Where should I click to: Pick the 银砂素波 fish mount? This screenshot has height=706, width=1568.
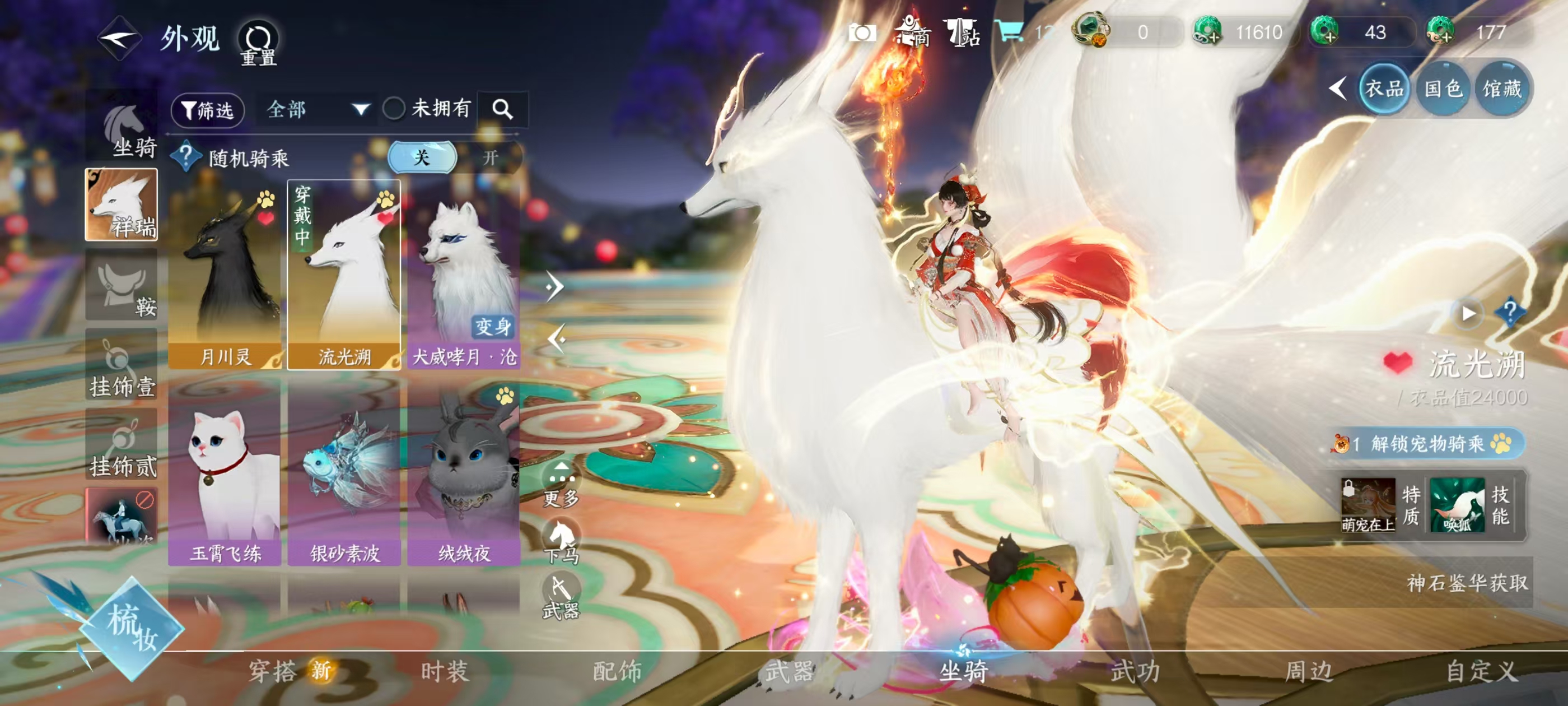pos(344,471)
